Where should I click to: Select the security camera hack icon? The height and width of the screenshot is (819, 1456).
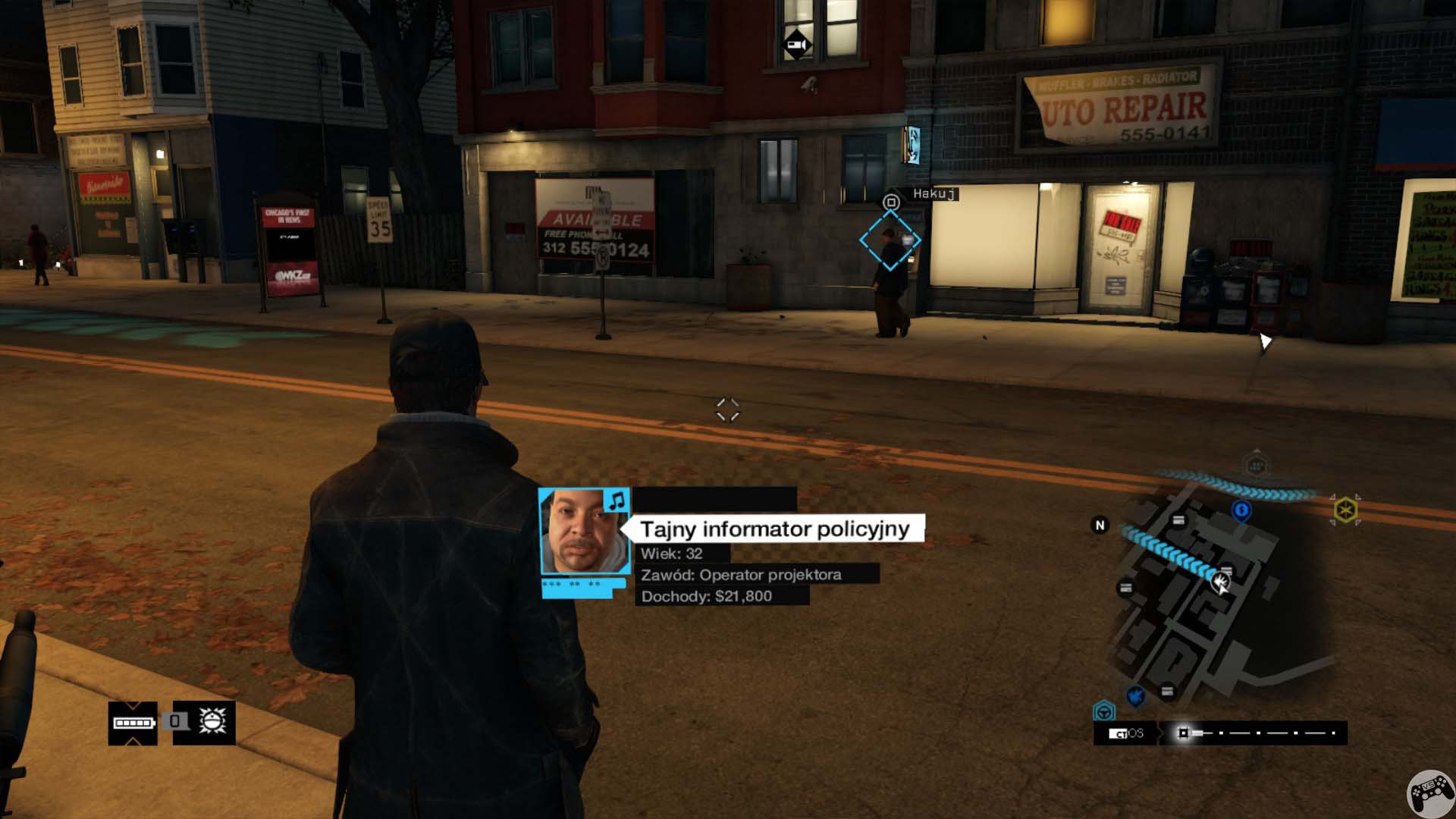[x=796, y=45]
